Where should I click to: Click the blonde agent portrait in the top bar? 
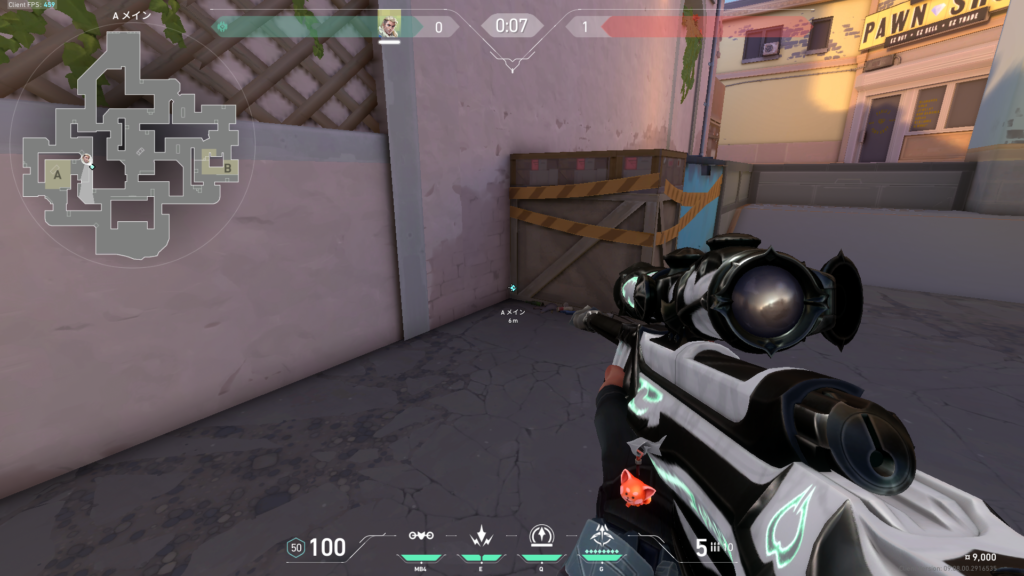click(x=389, y=25)
